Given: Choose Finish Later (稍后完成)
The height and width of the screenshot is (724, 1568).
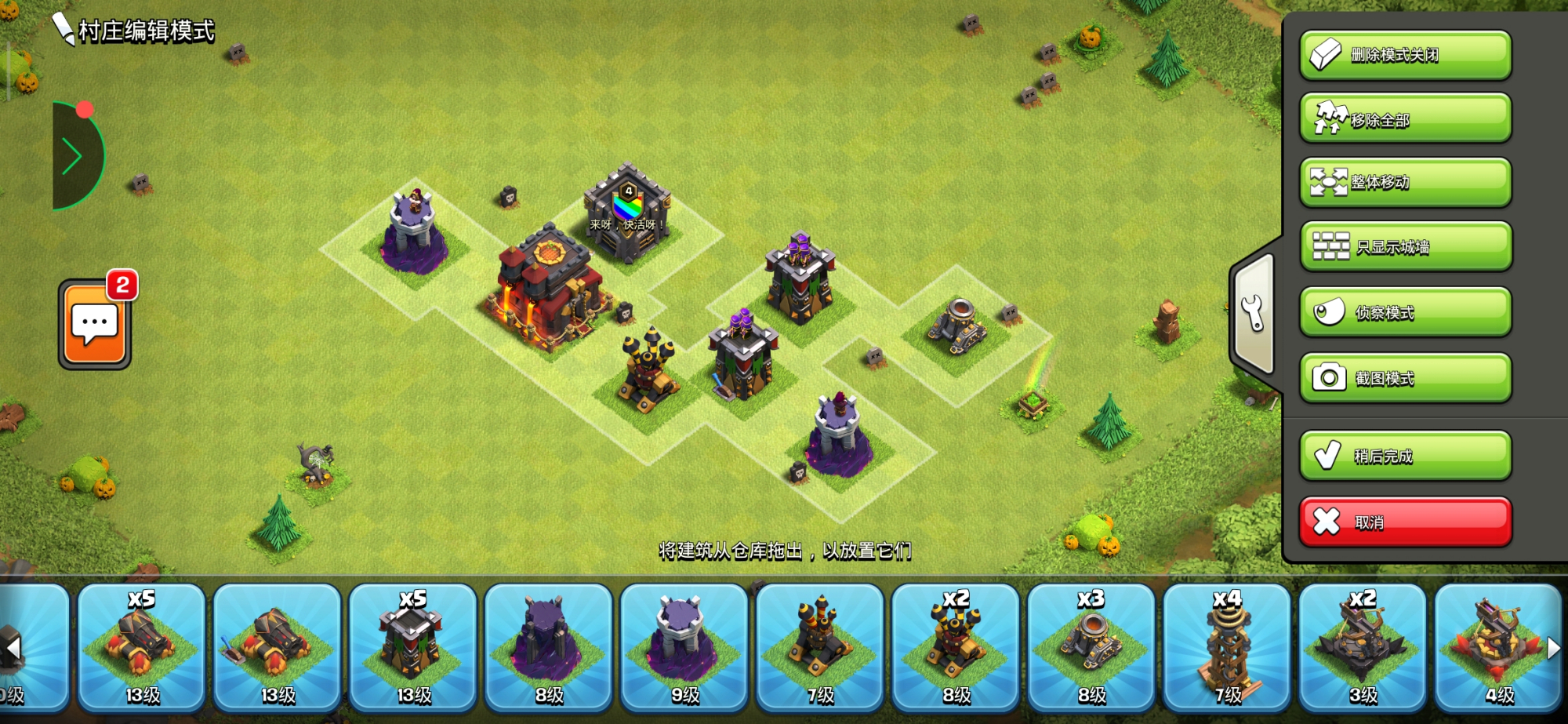Looking at the screenshot, I should pyautogui.click(x=1405, y=455).
